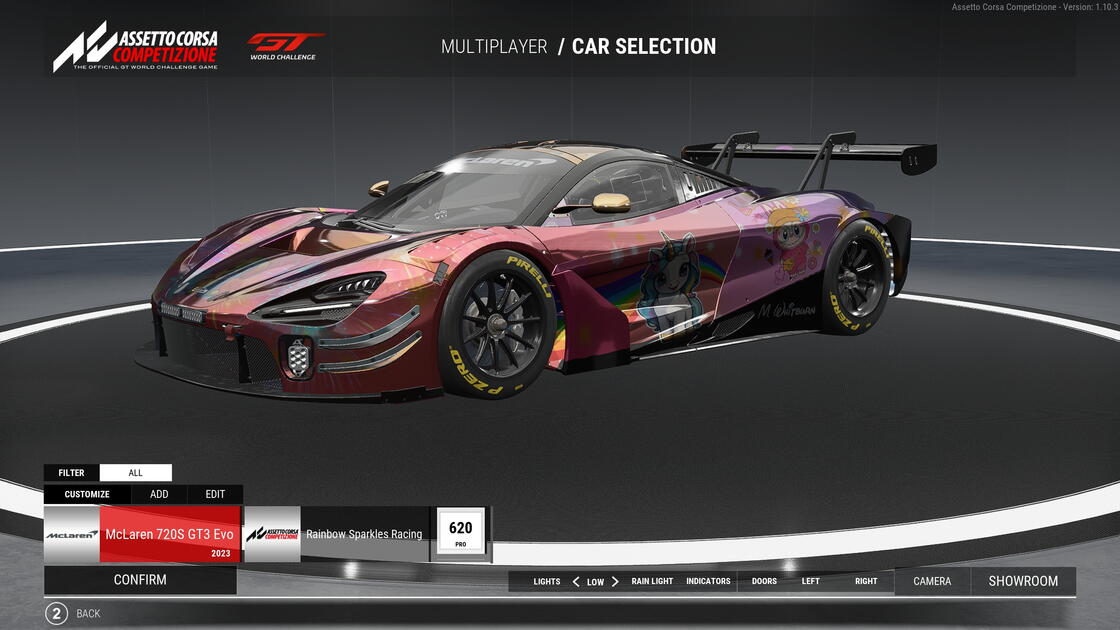This screenshot has width=1120, height=630.
Task: Go Back to the previous menu
Action: click(56, 614)
